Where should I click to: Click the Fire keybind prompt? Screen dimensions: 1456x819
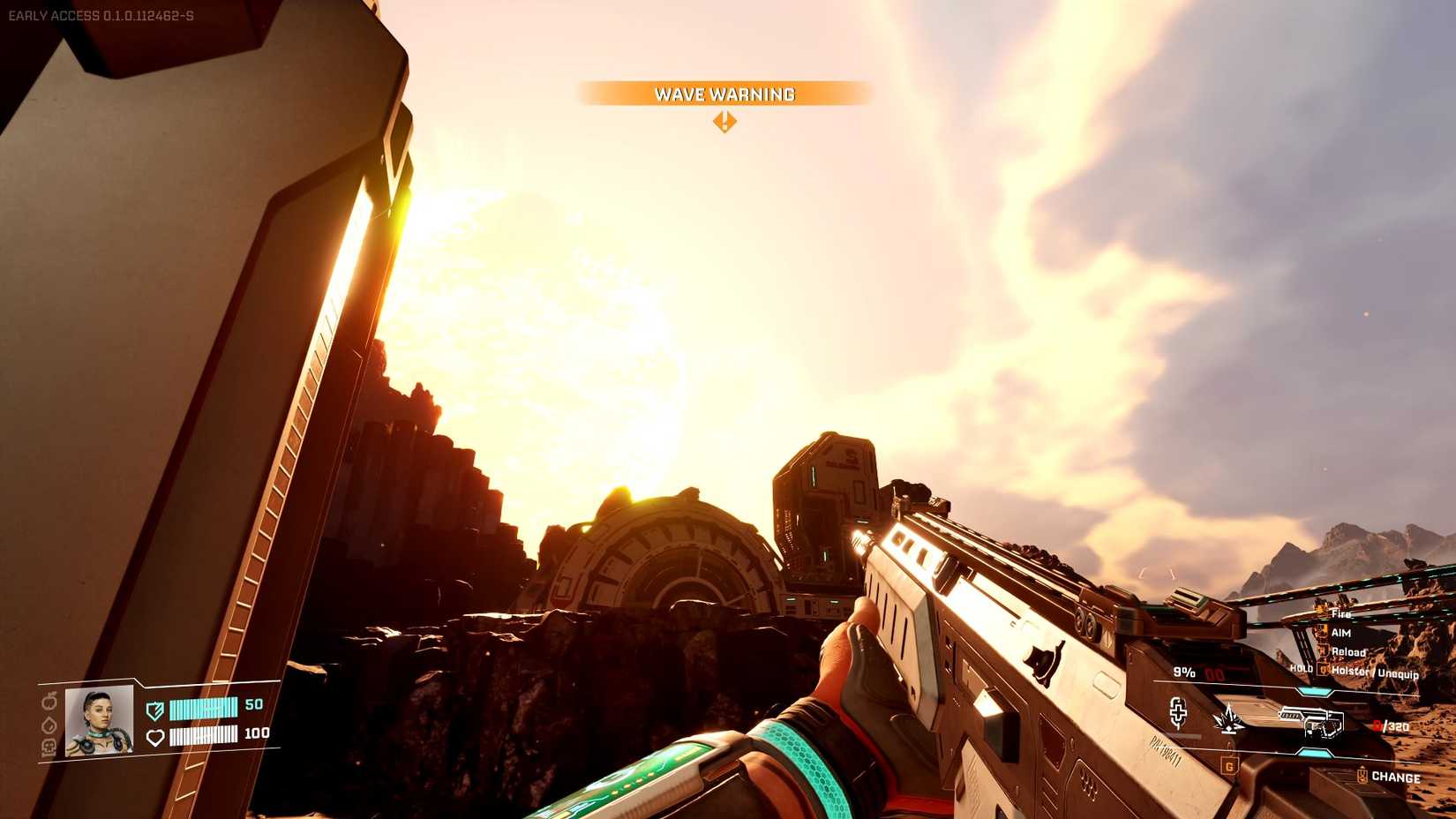(x=1340, y=615)
